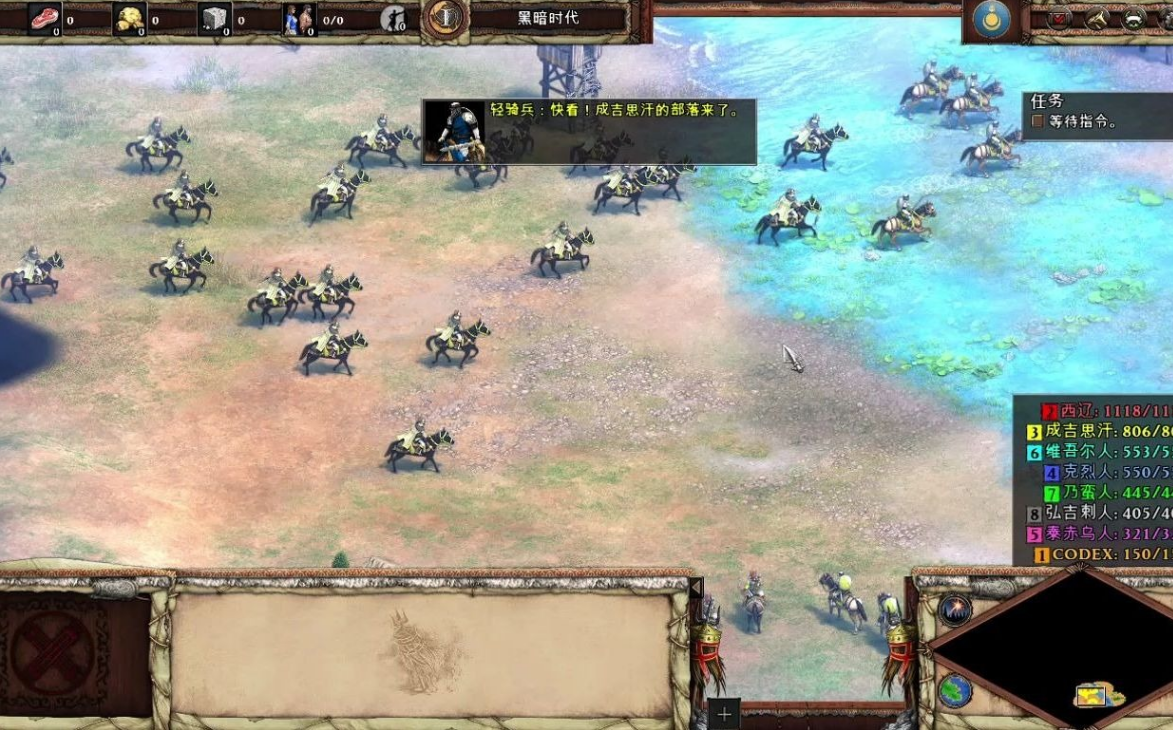The image size is (1173, 730).
Task: Collapse the panel with the left arrow
Action: tap(697, 590)
